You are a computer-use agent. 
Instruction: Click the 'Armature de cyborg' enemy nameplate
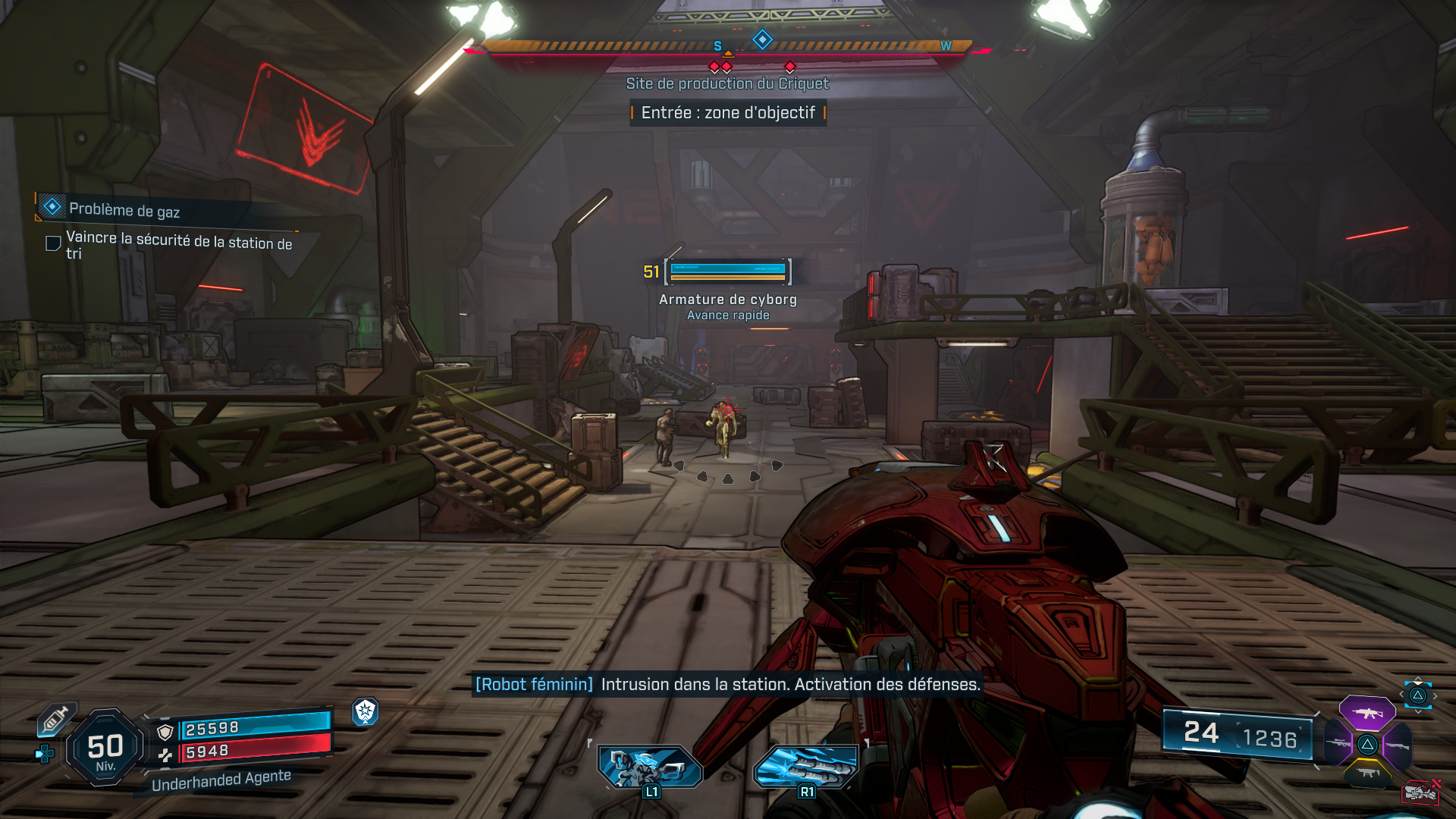(726, 300)
